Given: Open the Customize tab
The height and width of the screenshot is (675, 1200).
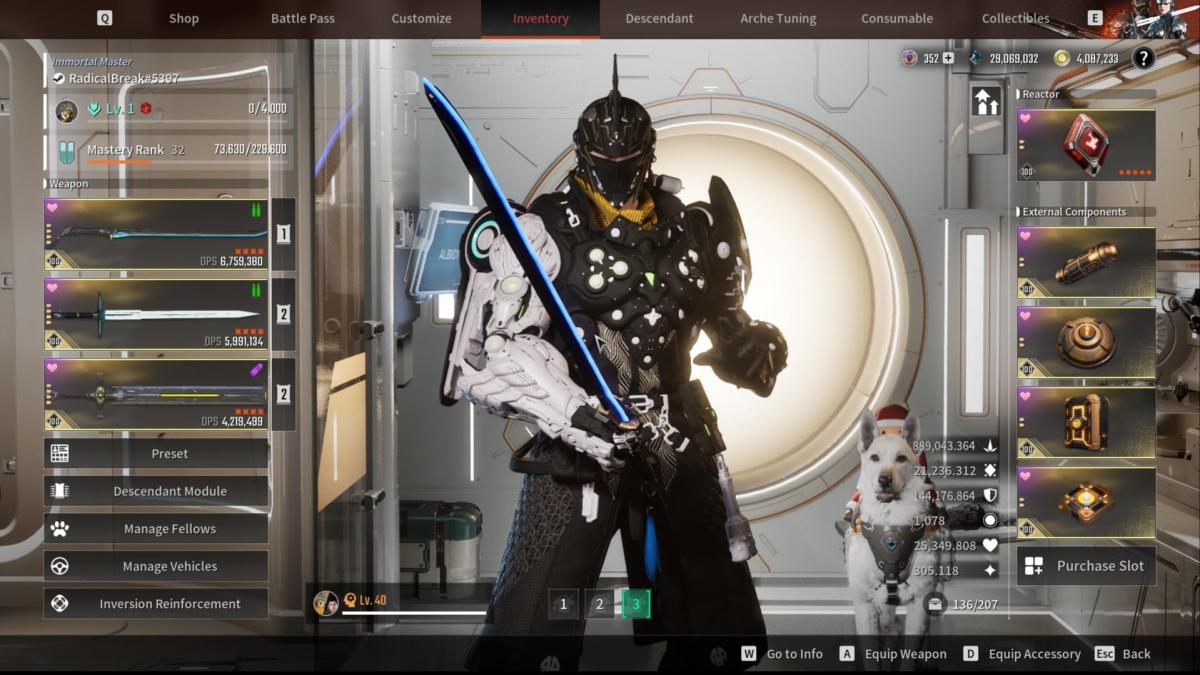Looking at the screenshot, I should (421, 18).
